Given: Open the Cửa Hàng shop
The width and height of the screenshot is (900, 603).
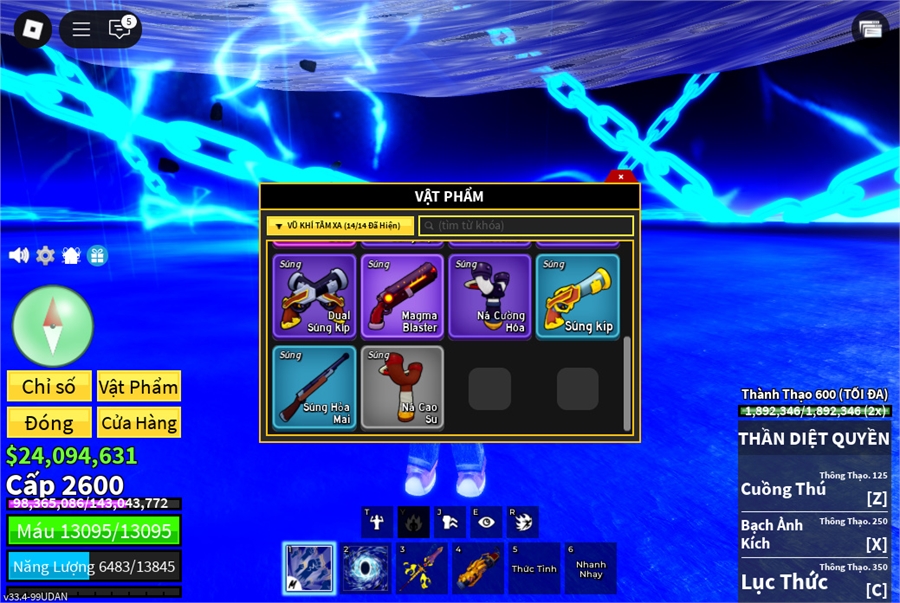Looking at the screenshot, I should coord(138,422).
